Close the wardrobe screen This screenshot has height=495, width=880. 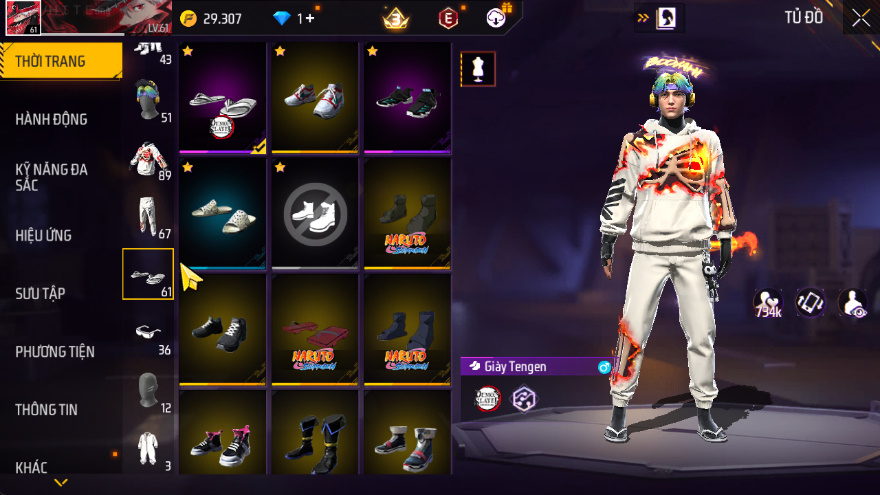pos(860,18)
